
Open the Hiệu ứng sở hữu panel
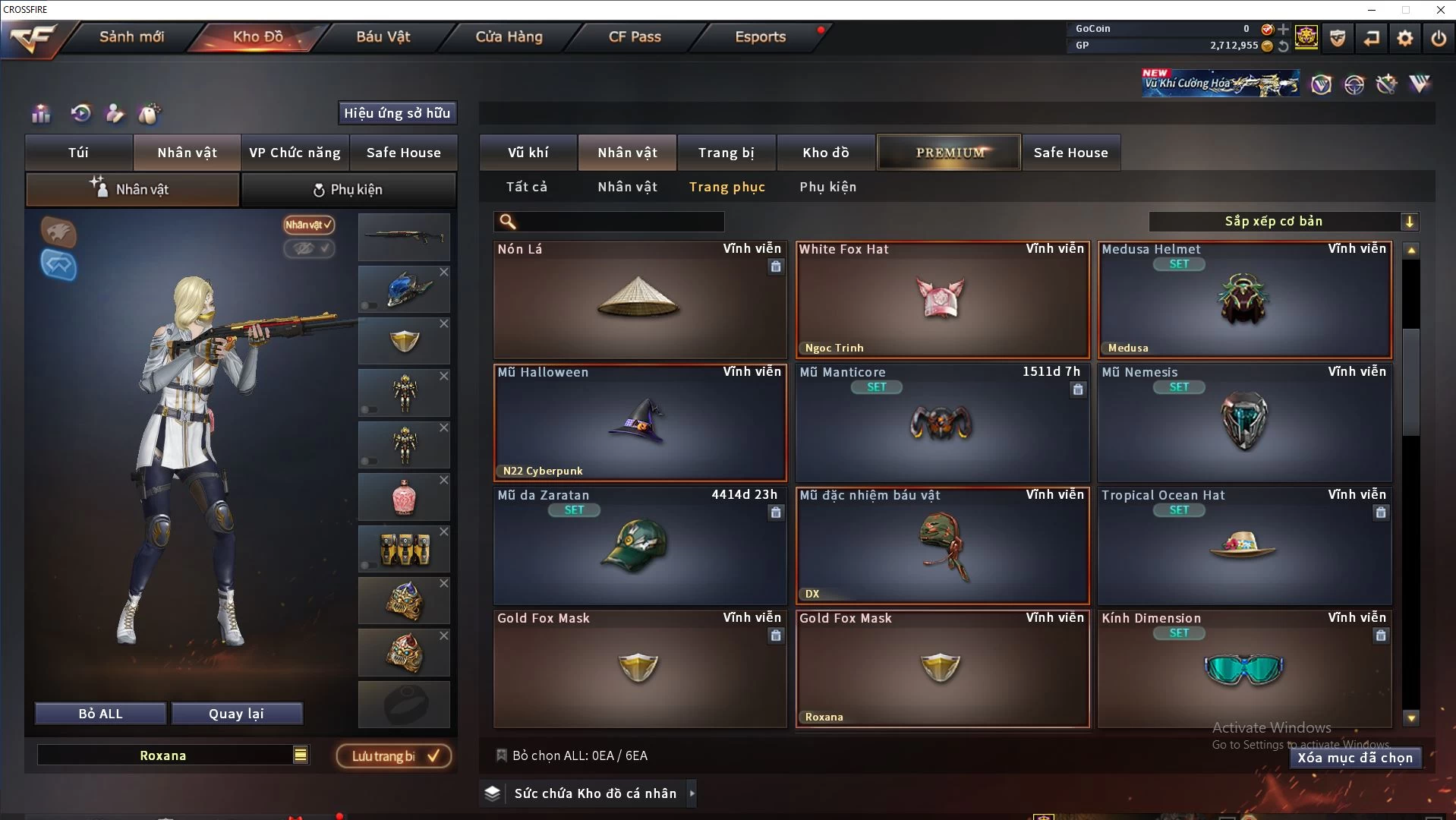[x=396, y=113]
